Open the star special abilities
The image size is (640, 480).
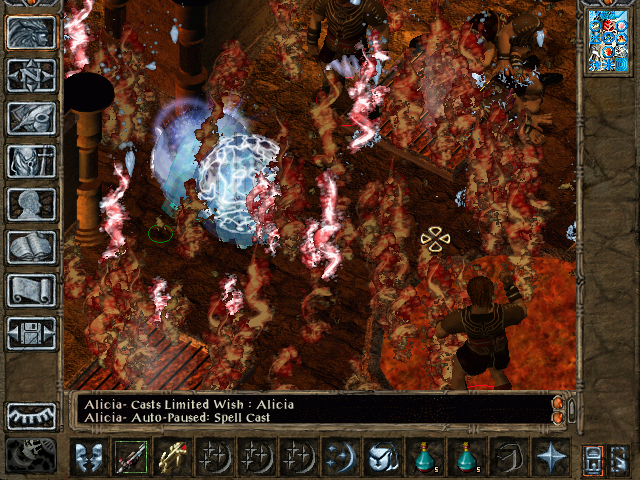(x=549, y=457)
